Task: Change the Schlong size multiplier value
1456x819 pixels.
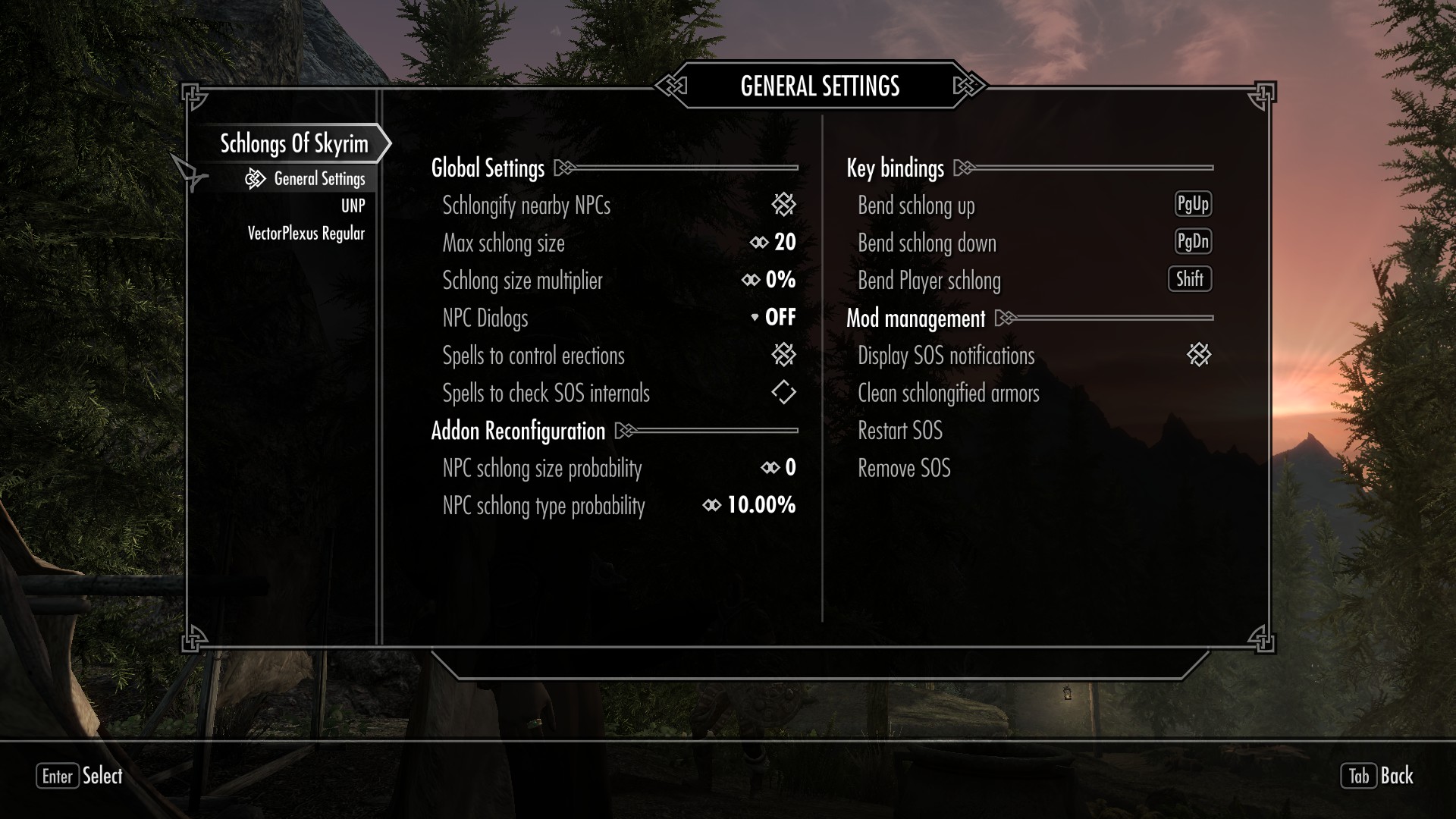Action: 768,280
